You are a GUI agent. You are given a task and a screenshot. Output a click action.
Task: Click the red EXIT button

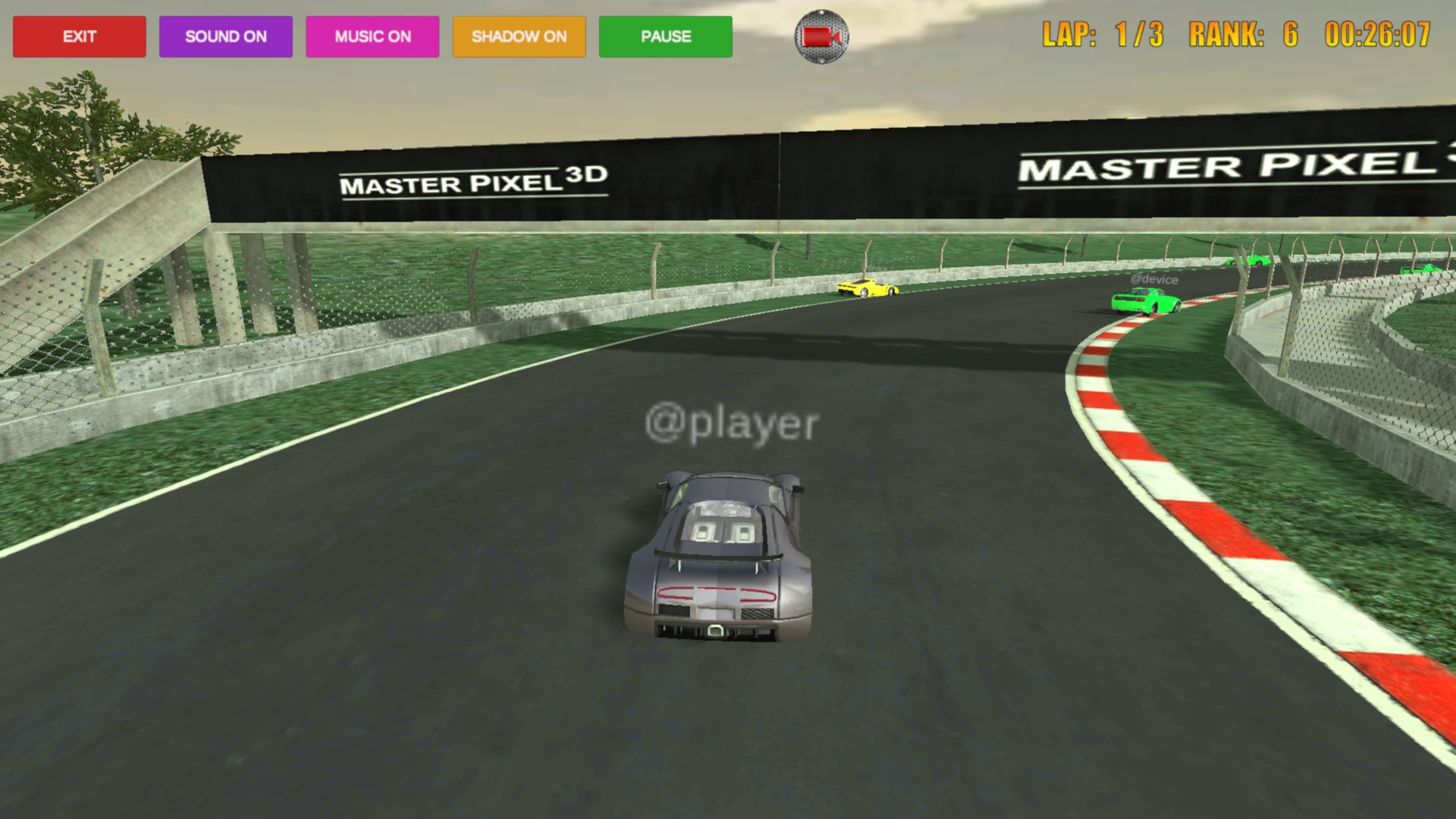[79, 36]
